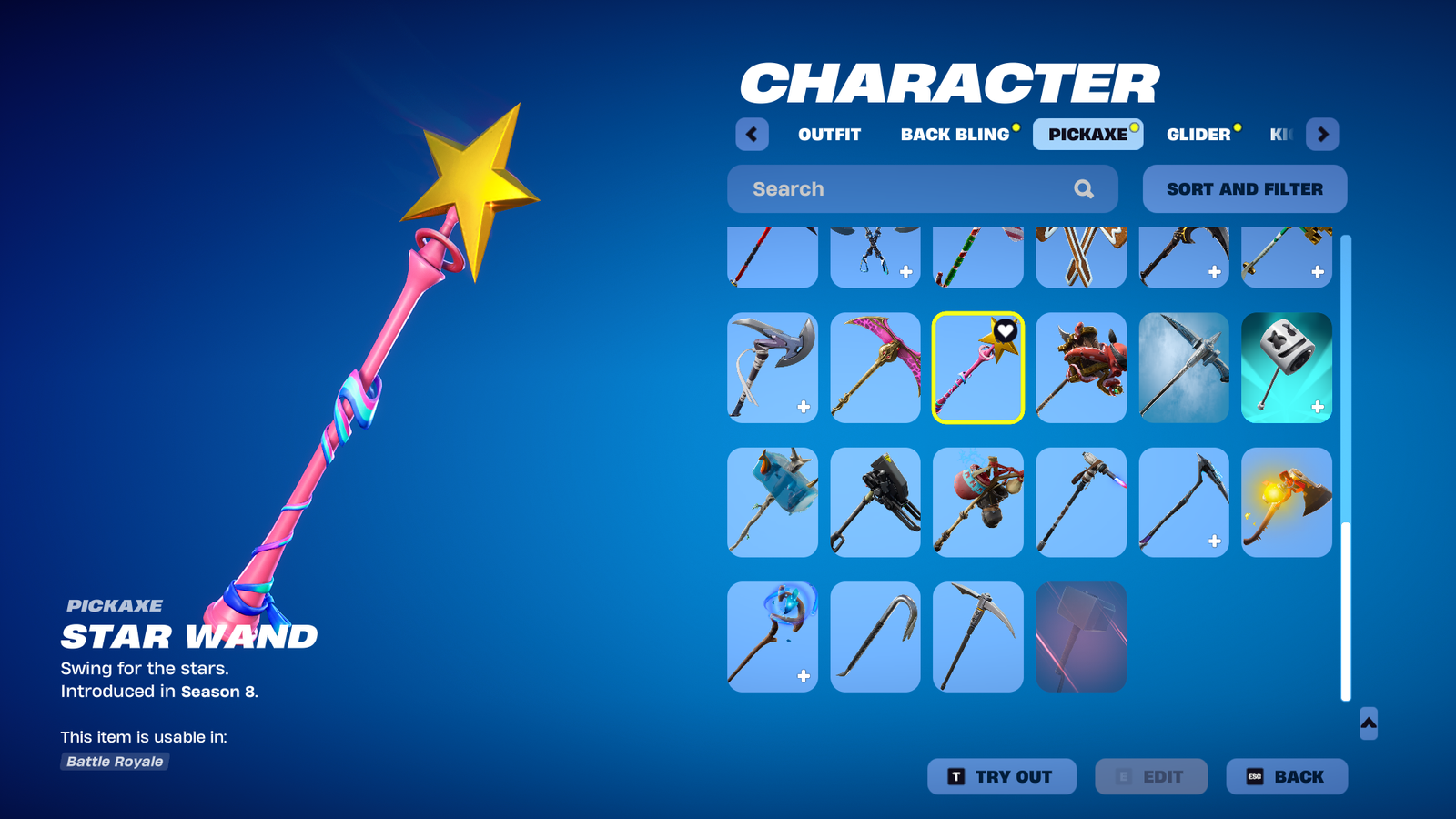
Task: Switch to the Outfit tab
Action: tap(829, 135)
